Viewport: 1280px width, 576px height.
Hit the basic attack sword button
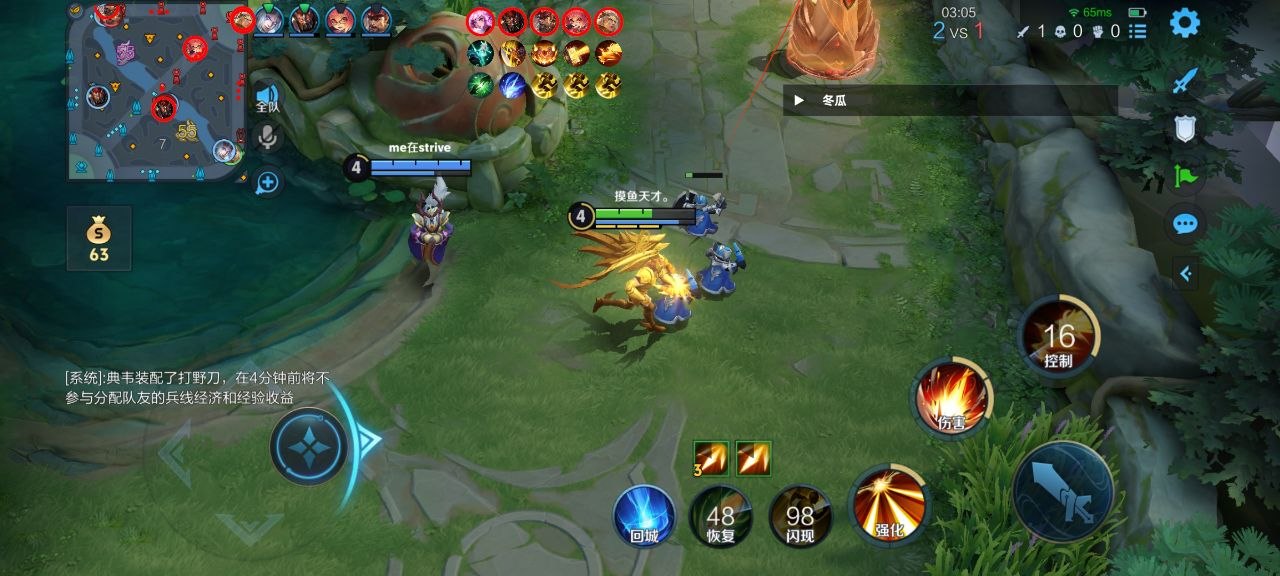1063,491
